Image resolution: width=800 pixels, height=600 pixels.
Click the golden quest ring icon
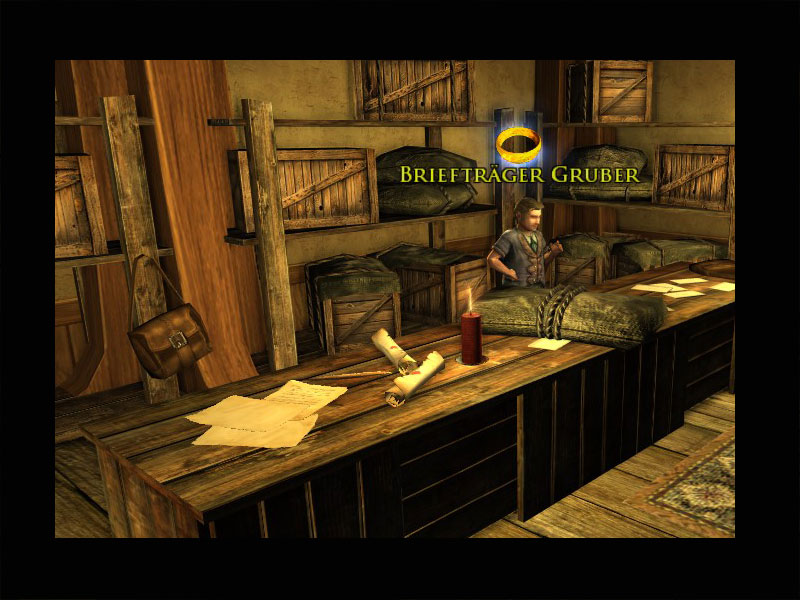519,144
